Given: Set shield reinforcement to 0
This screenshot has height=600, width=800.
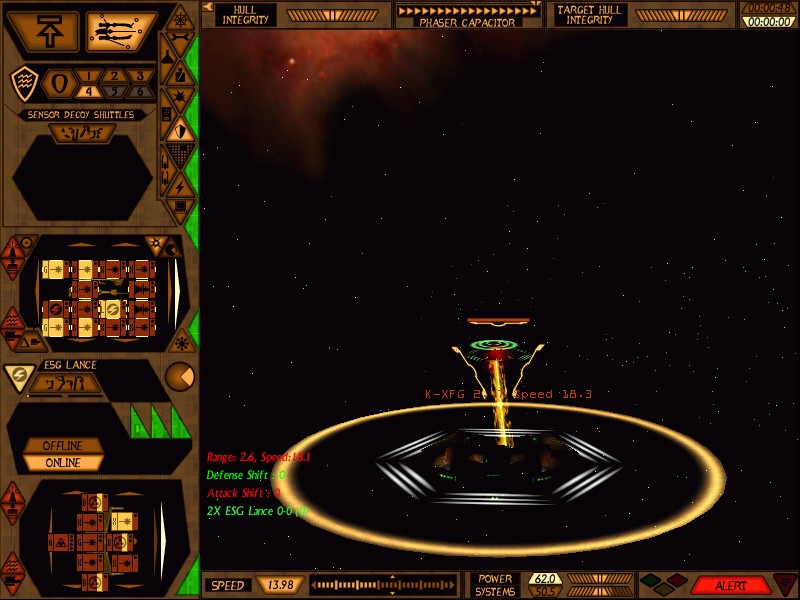Looking at the screenshot, I should point(58,83).
